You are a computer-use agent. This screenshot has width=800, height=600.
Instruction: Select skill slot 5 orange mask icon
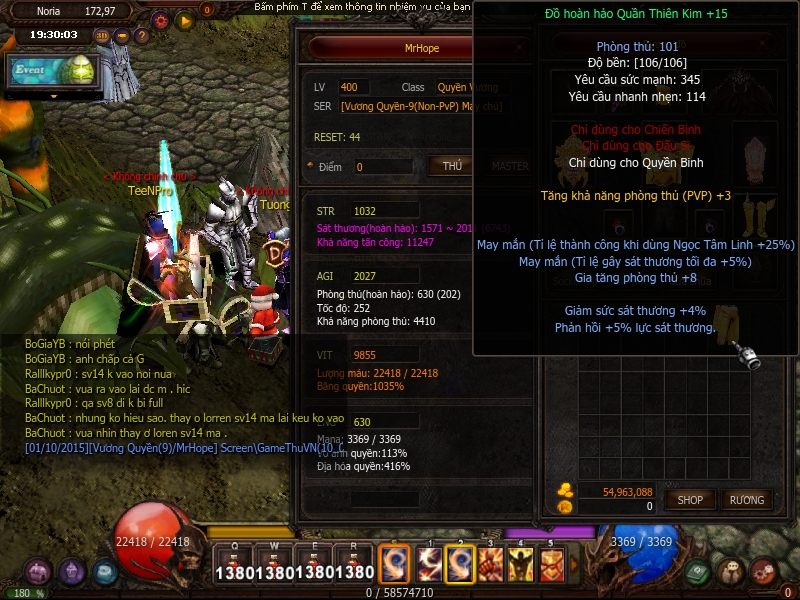[x=552, y=565]
